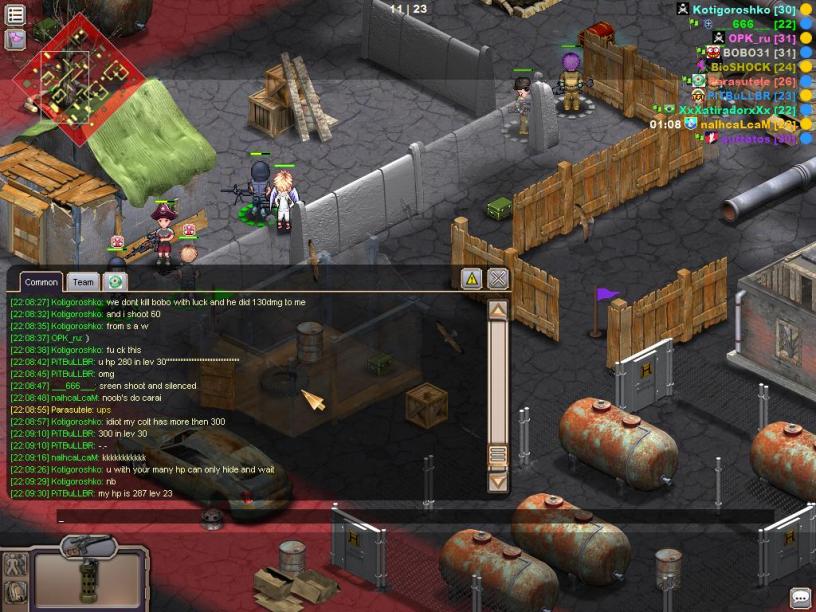
Task: Click the speech bubble chat toggle
Action: tap(800, 597)
